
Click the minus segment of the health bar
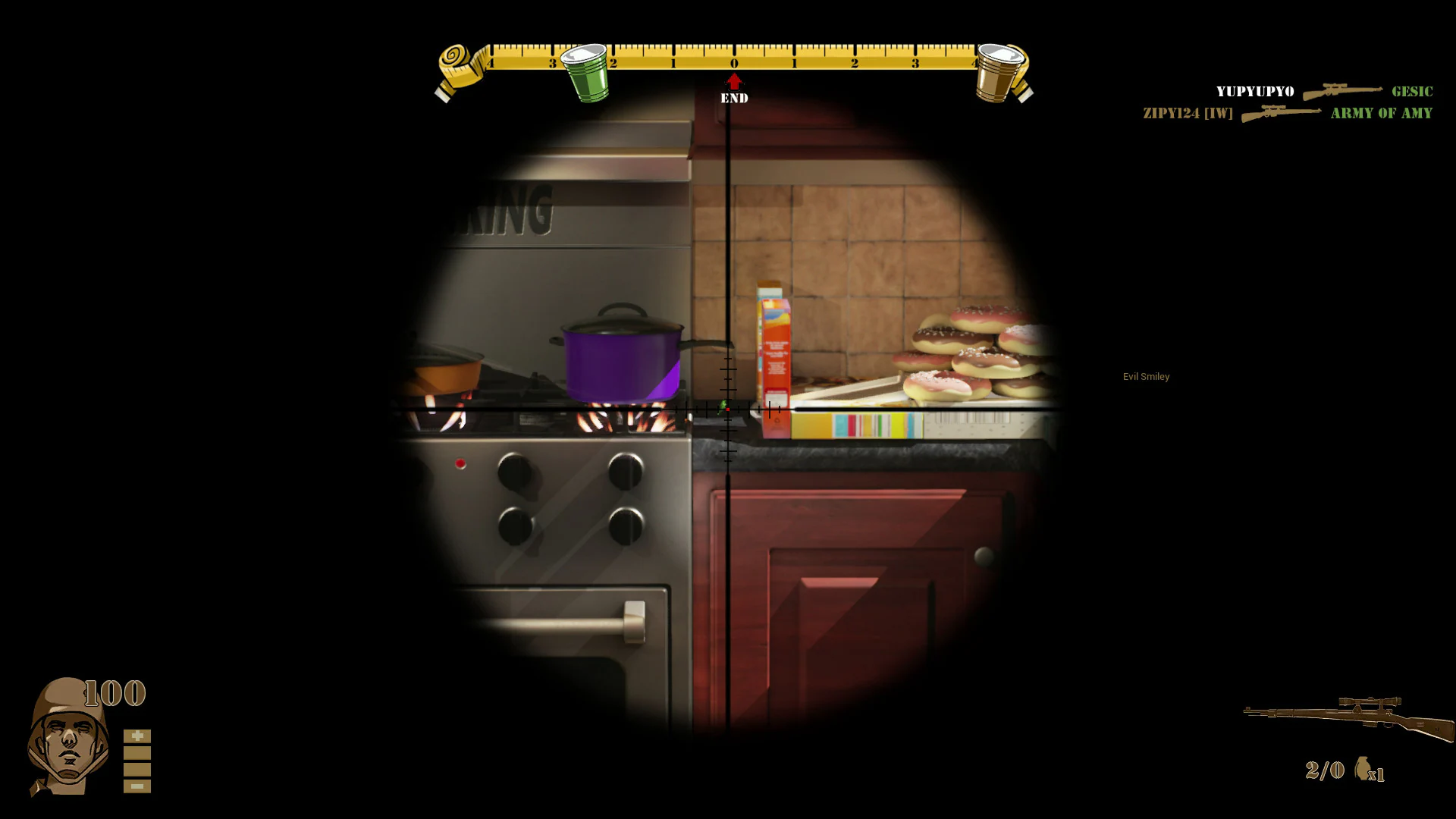coord(137,787)
